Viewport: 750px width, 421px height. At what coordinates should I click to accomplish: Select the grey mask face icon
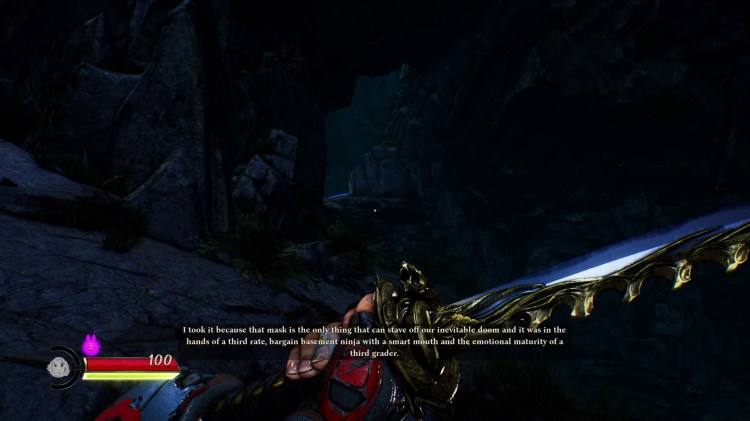(58, 367)
